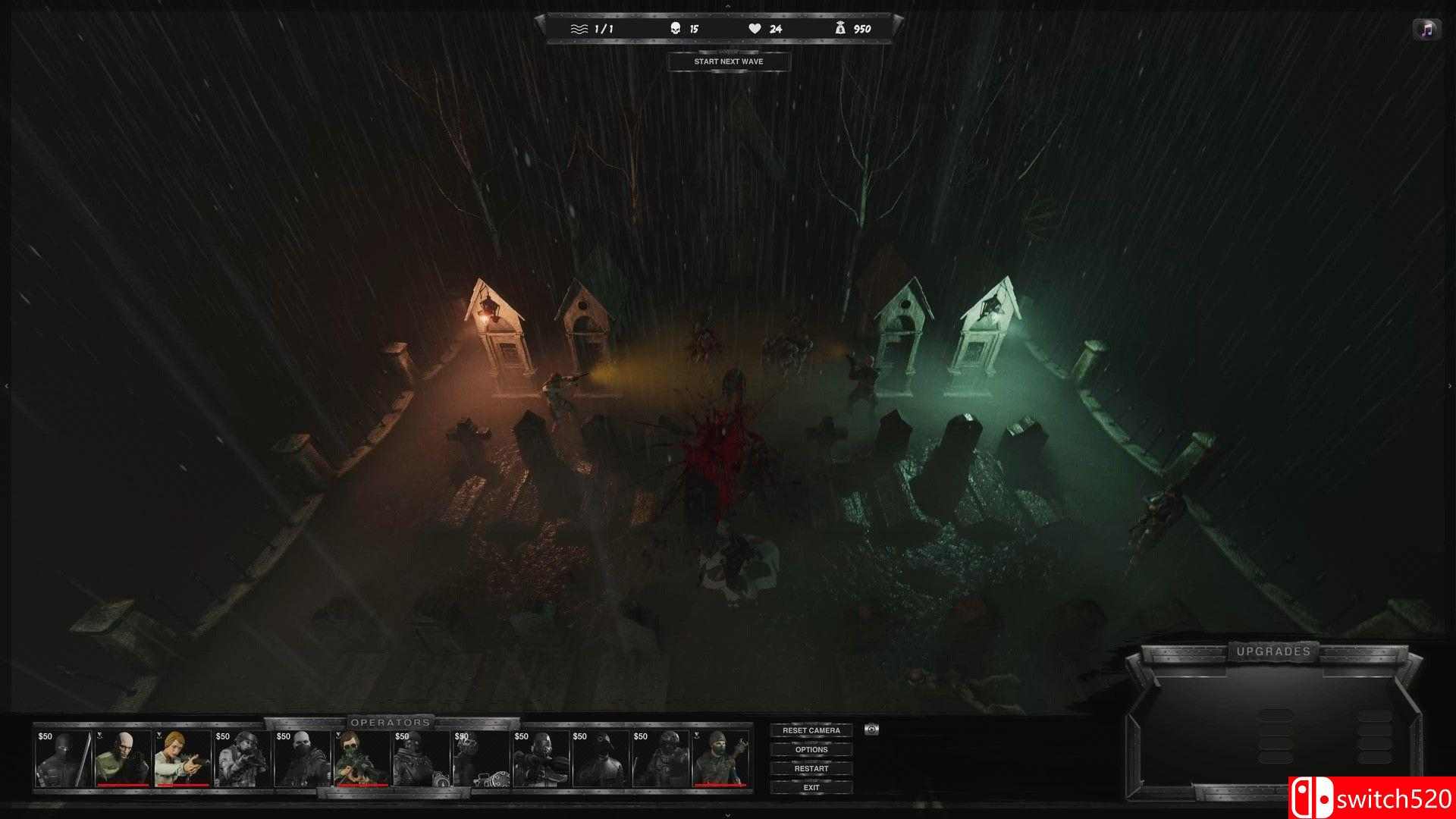This screenshot has height=819, width=1456.
Task: Click the wave counter icon in the top HUD
Action: [580, 29]
